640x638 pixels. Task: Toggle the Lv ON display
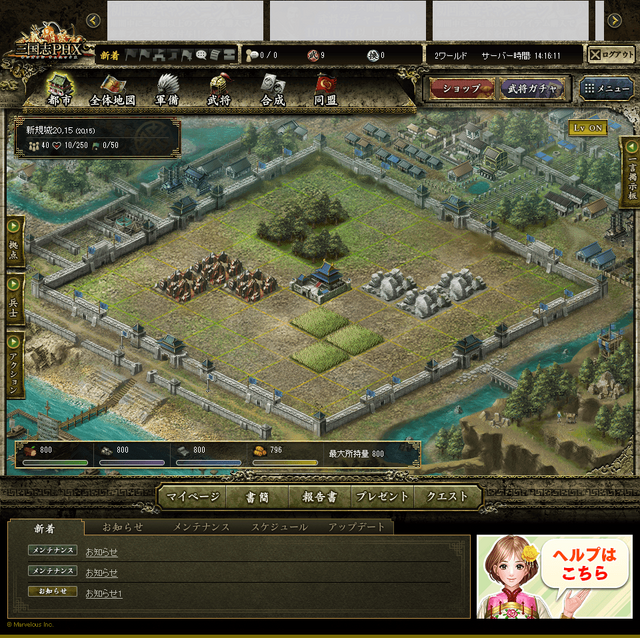(588, 128)
